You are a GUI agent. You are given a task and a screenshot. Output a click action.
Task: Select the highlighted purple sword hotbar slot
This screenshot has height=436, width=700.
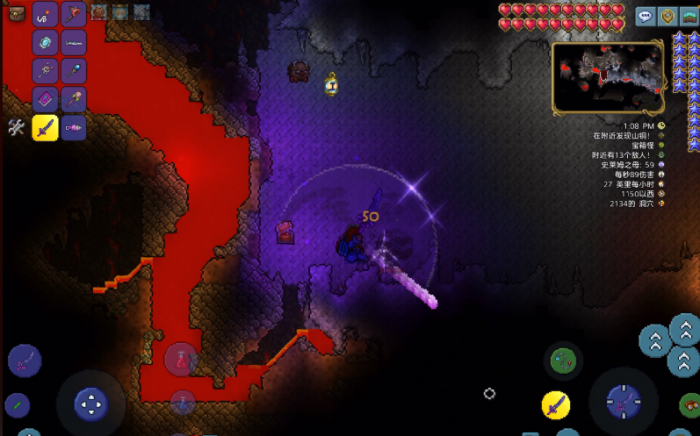coord(45,127)
